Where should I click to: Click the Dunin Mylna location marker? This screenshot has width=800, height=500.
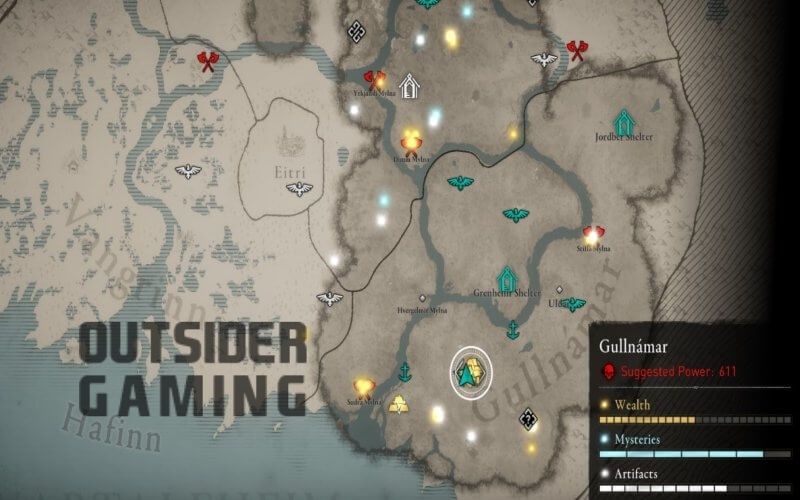(x=410, y=140)
